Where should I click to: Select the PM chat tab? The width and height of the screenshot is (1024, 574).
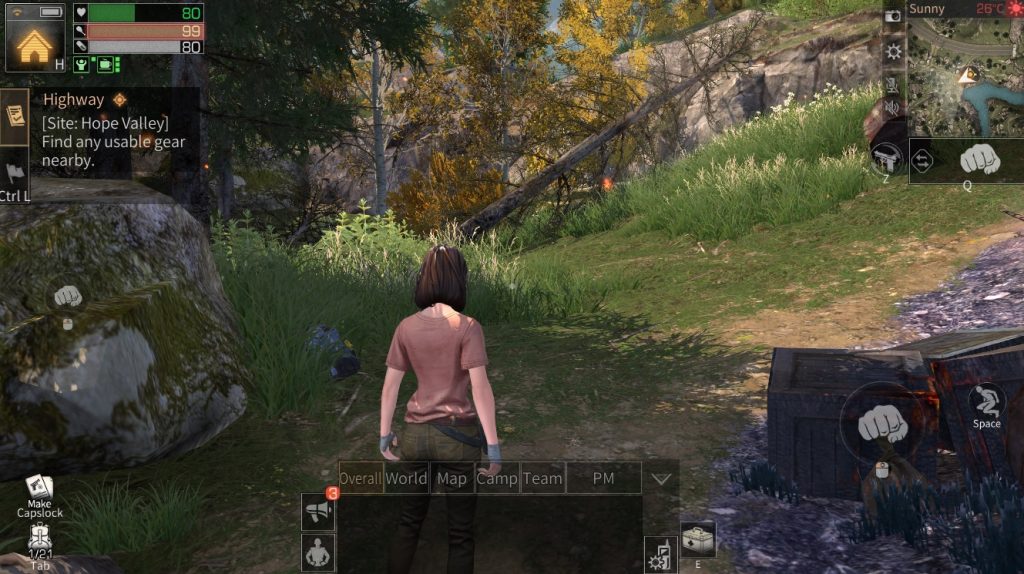[x=603, y=478]
